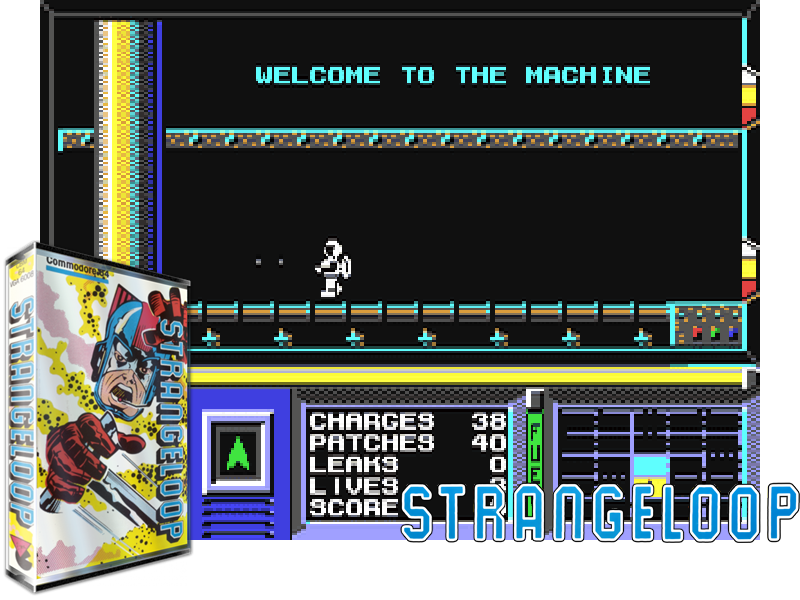The height and width of the screenshot is (600, 800).
Task: Click the green arrow direction indicator
Action: tap(237, 453)
